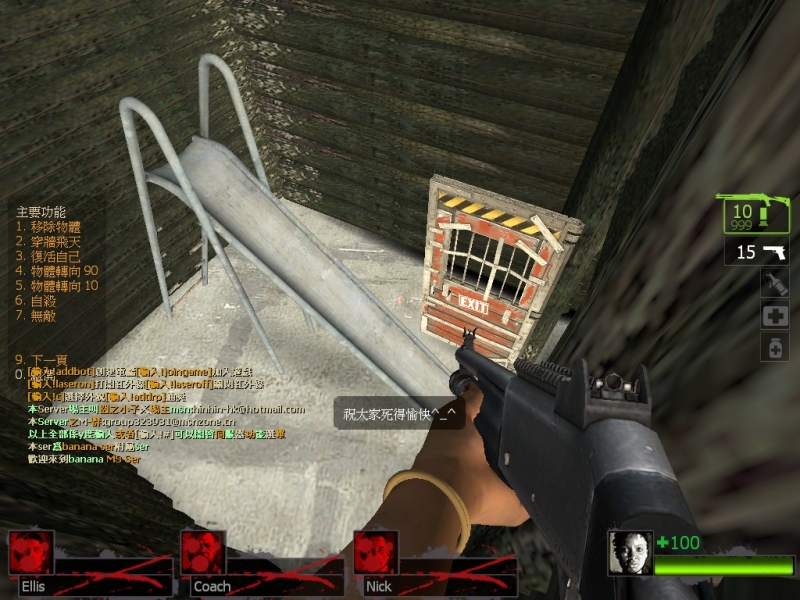Click Ellis's teammate portrait
This screenshot has height=600, width=800.
point(31,553)
